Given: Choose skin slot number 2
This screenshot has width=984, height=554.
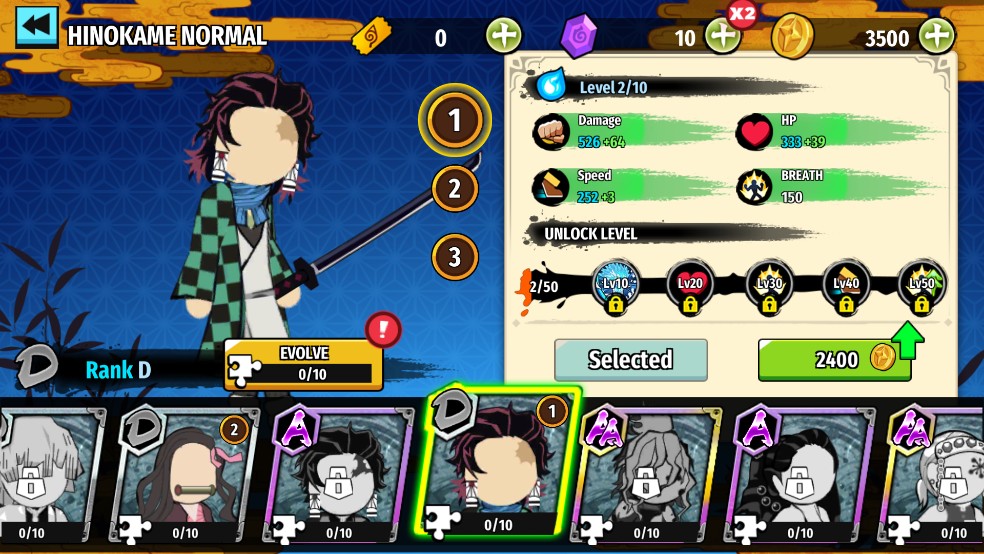Looking at the screenshot, I should (x=454, y=188).
